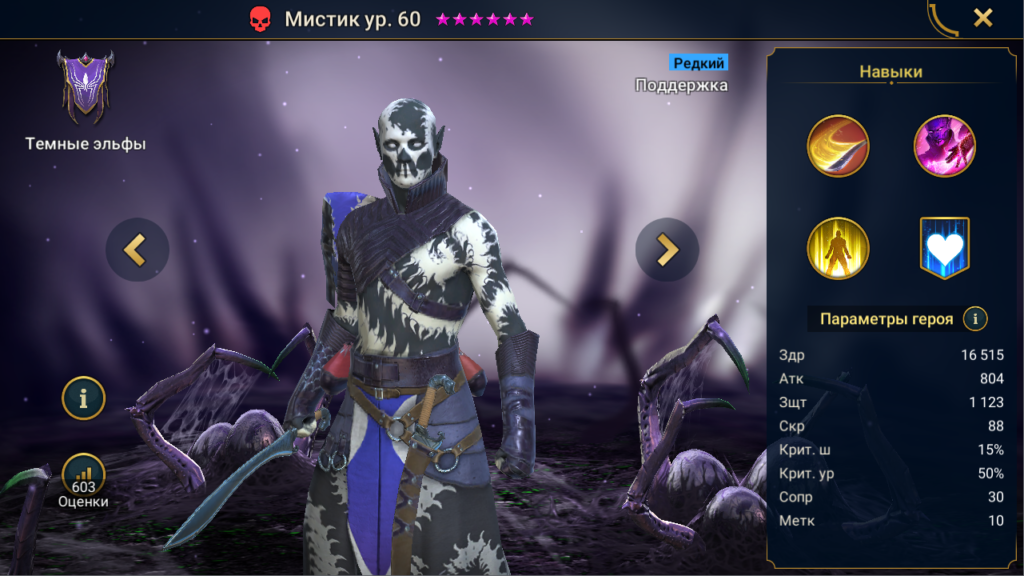This screenshot has width=1024, height=576.
Task: Select the curved blade attack skill icon
Action: 838,146
